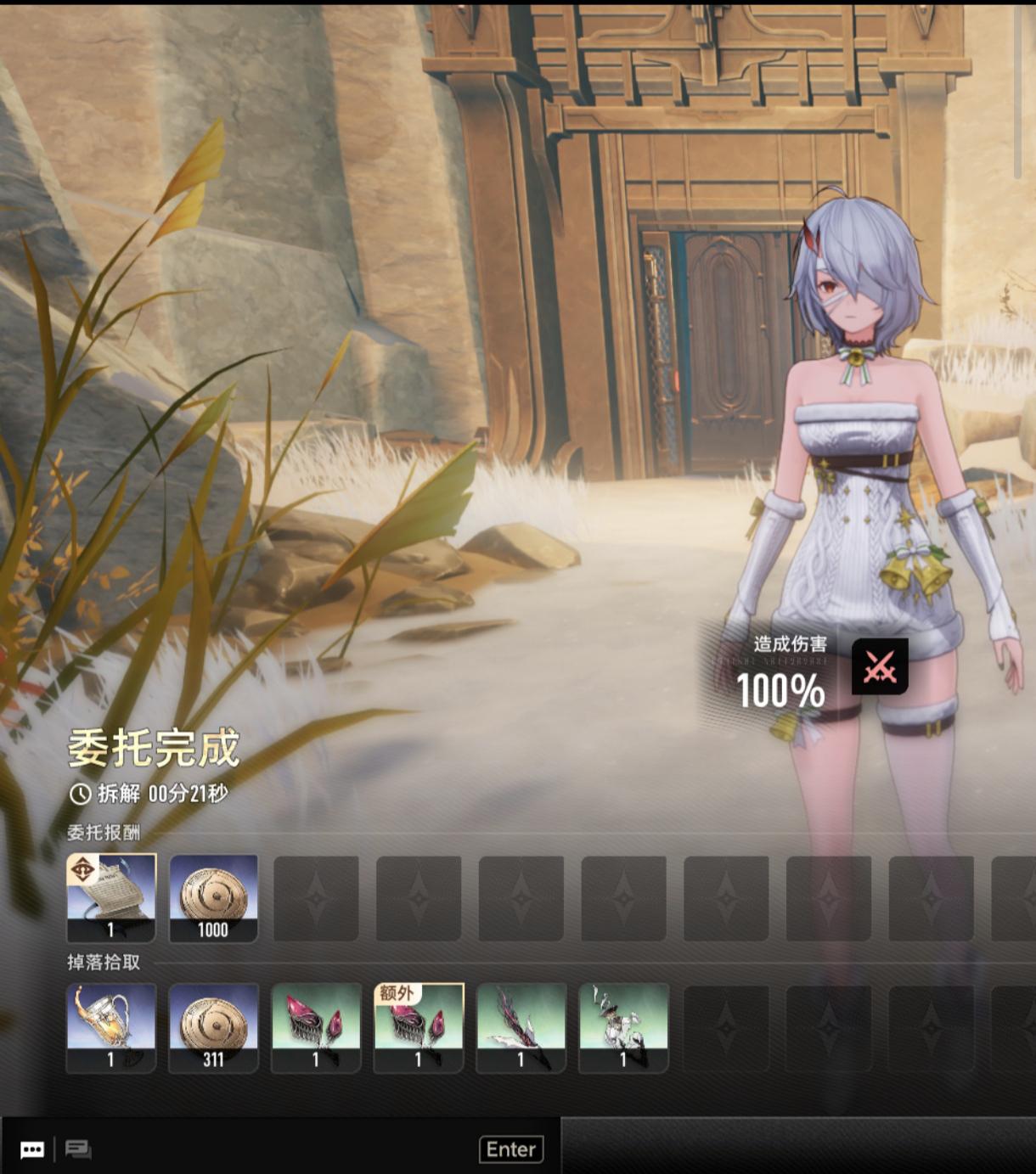Open the speech bubble chat button
The width and height of the screenshot is (1036, 1174).
point(32,1149)
